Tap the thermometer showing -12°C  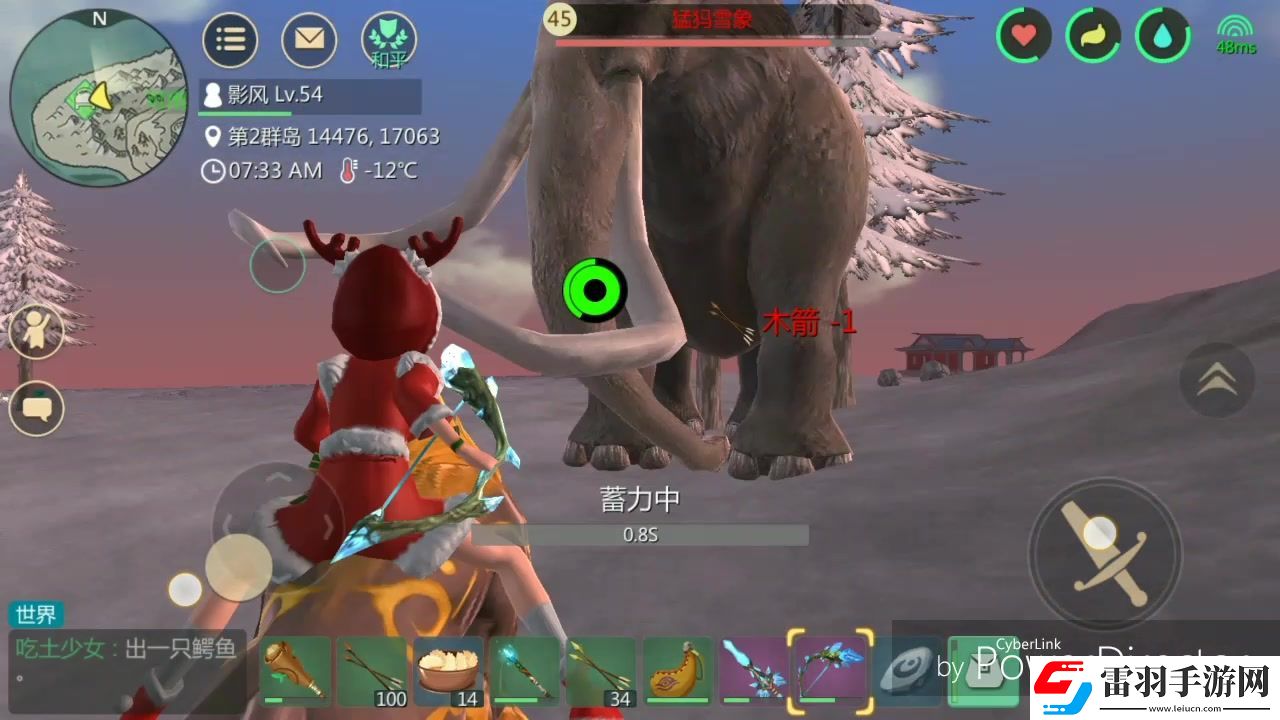coord(372,170)
